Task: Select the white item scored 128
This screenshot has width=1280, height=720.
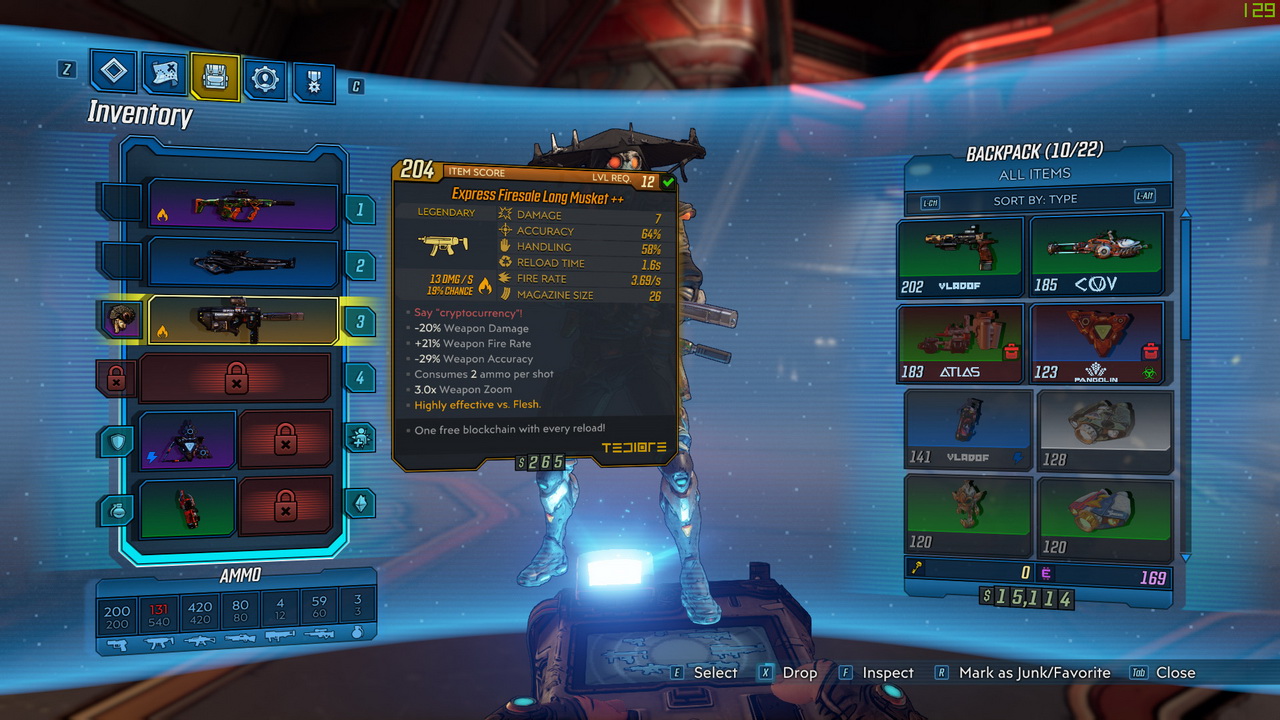Action: click(x=1104, y=430)
